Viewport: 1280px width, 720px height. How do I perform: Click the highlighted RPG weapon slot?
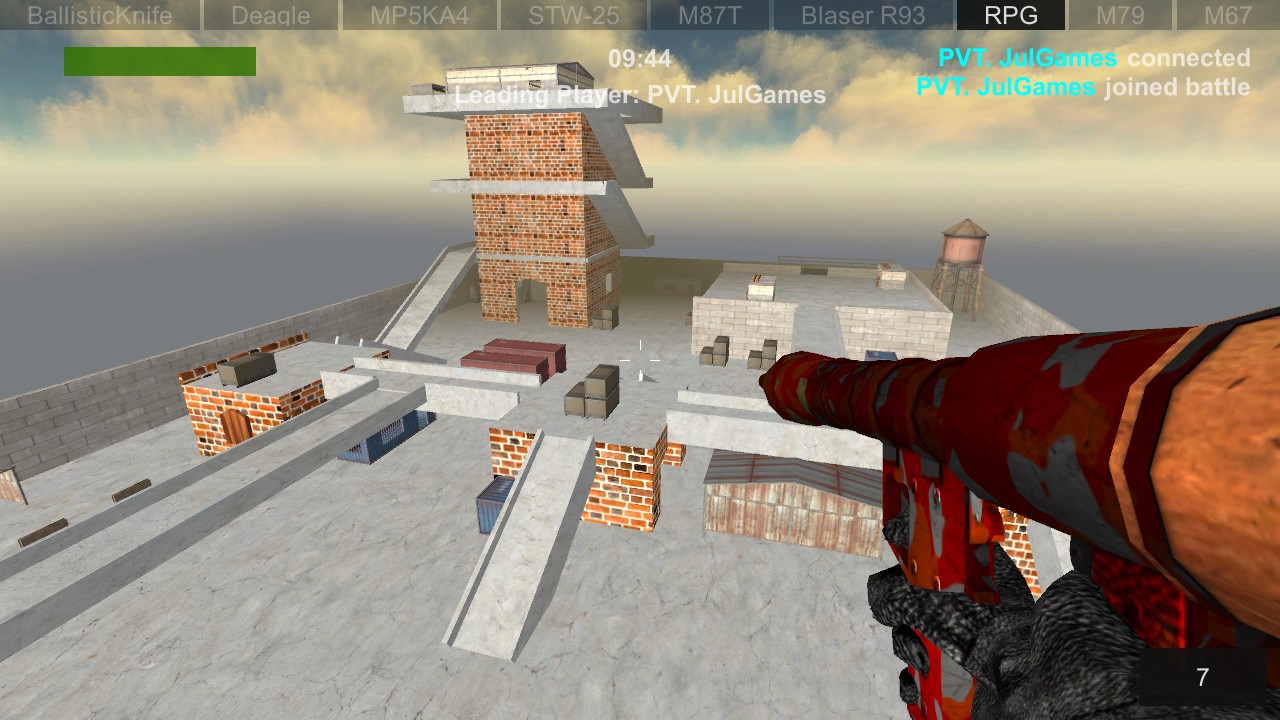point(1010,15)
